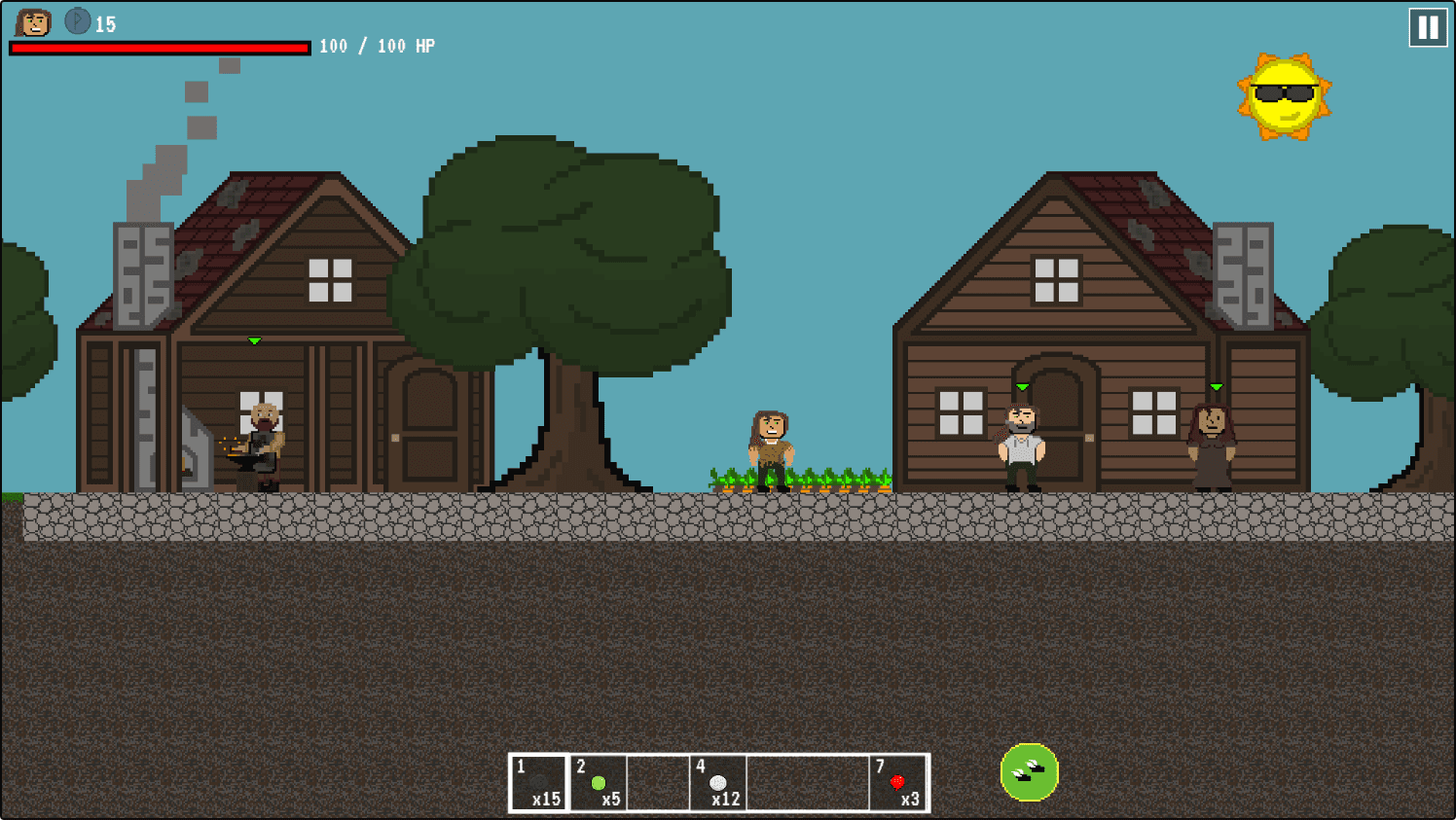Select the white orb in hotbar slot 4
The width and height of the screenshot is (1456, 820).
point(720,783)
